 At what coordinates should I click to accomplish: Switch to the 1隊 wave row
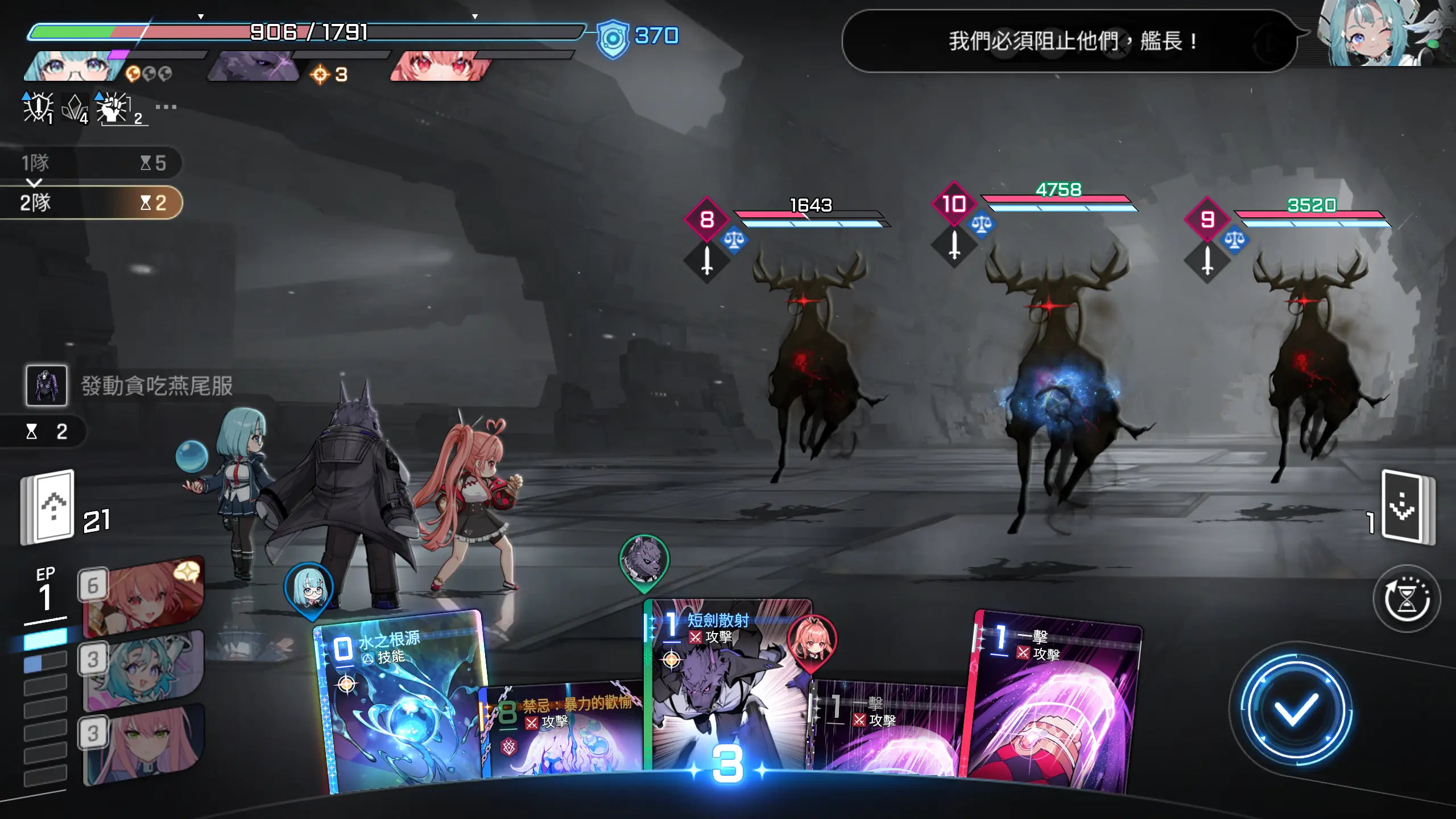click(91, 163)
